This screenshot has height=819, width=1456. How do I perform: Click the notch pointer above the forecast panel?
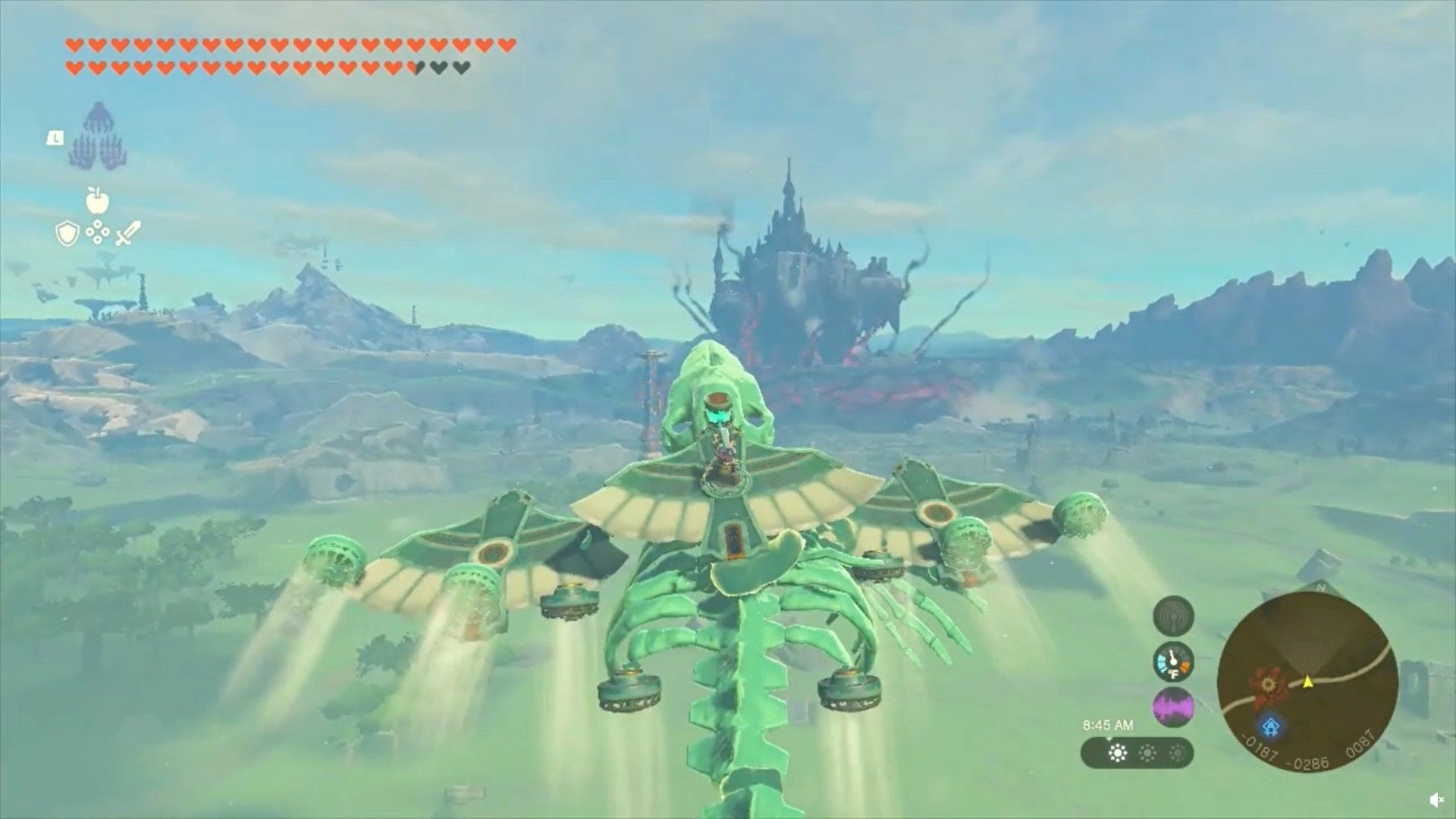pos(1109,740)
